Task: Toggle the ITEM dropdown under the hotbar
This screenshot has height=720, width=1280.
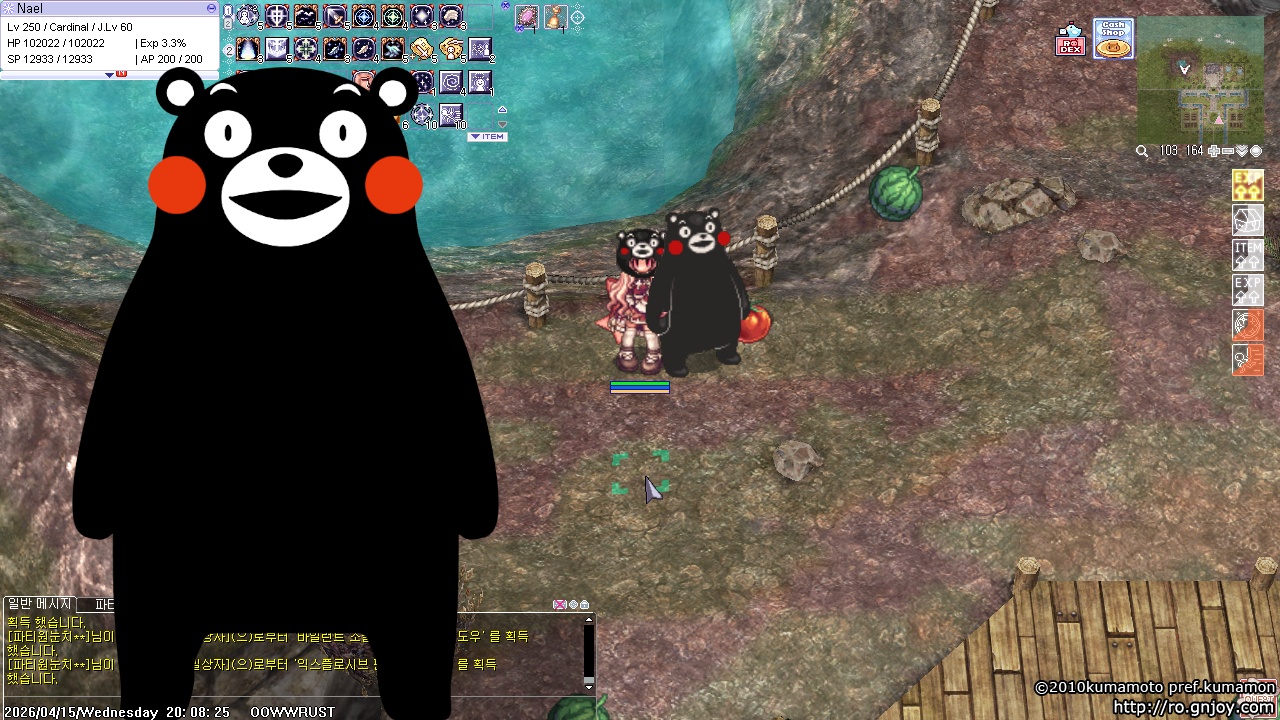Action: [x=488, y=137]
